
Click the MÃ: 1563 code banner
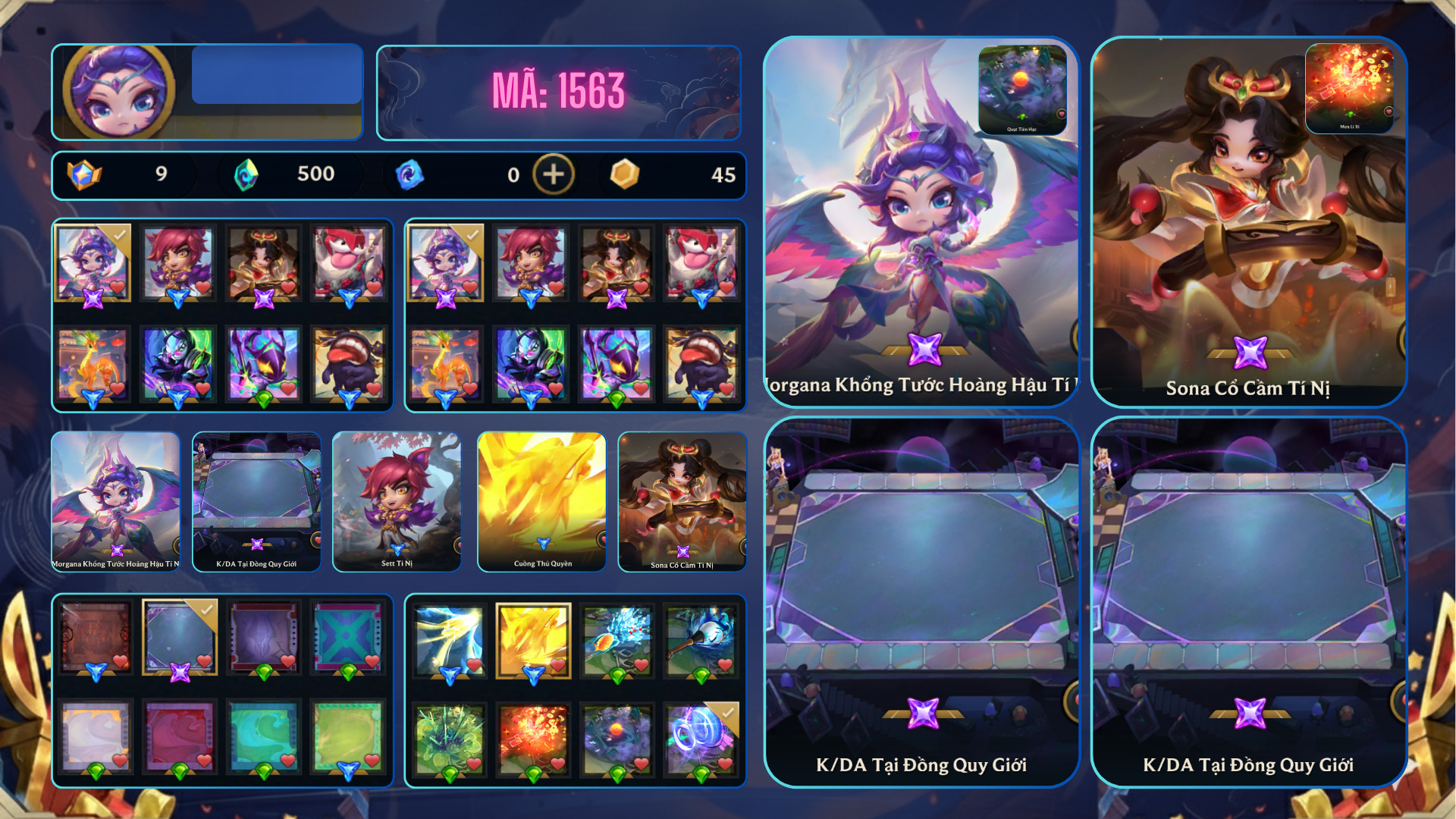559,91
